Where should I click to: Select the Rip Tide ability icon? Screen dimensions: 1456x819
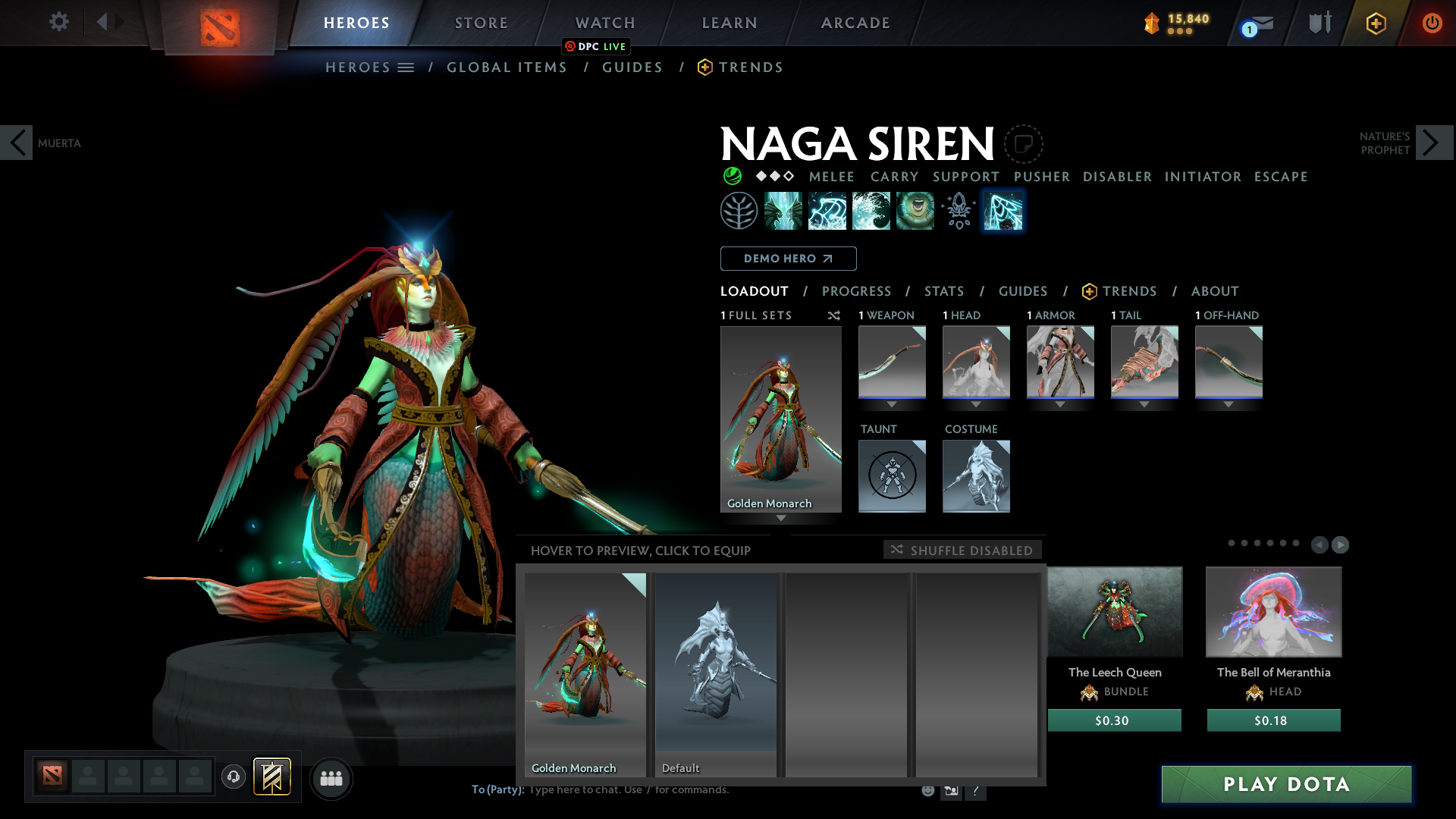coord(872,210)
